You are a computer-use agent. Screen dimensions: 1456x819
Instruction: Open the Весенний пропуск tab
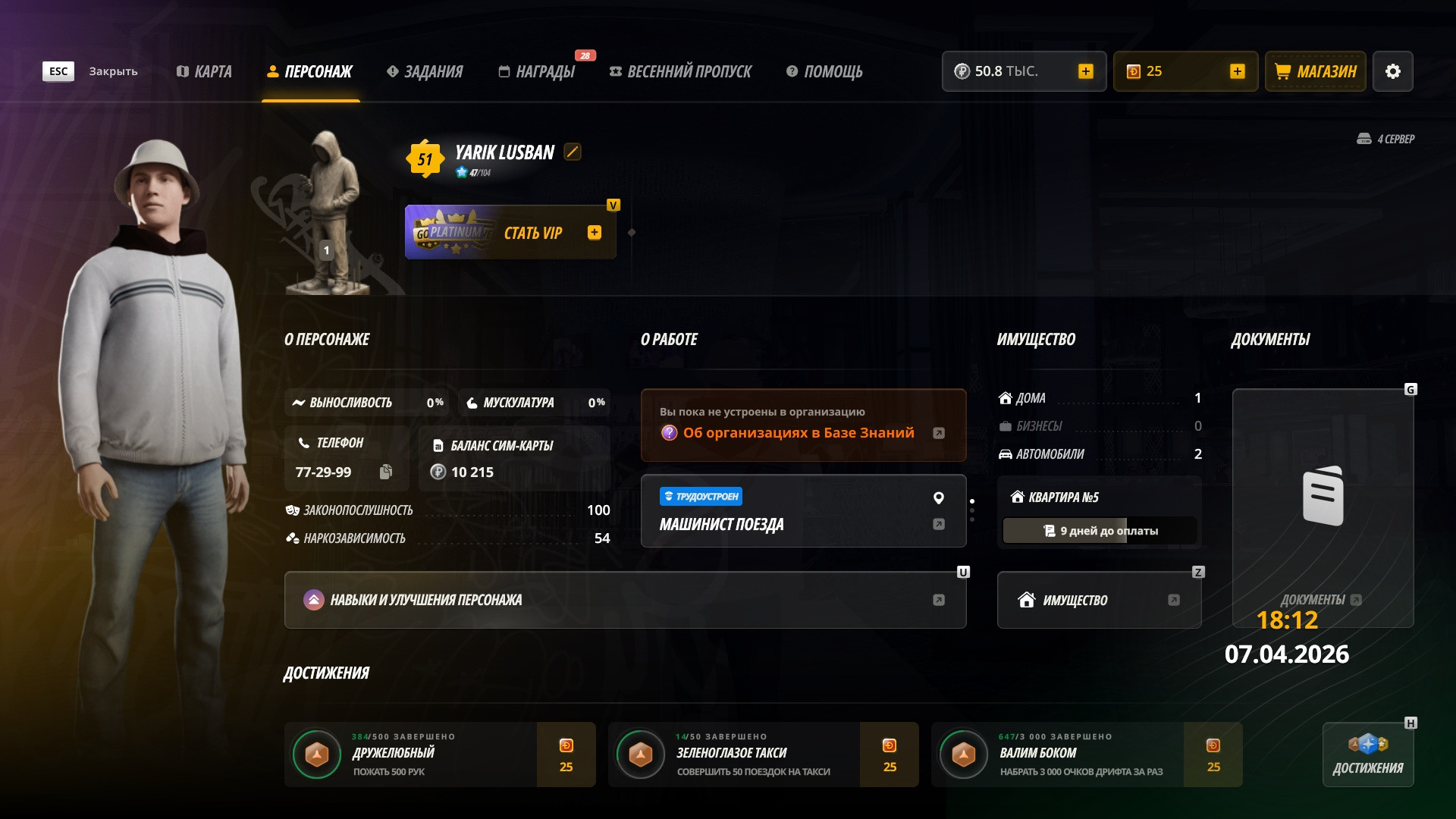coord(680,71)
